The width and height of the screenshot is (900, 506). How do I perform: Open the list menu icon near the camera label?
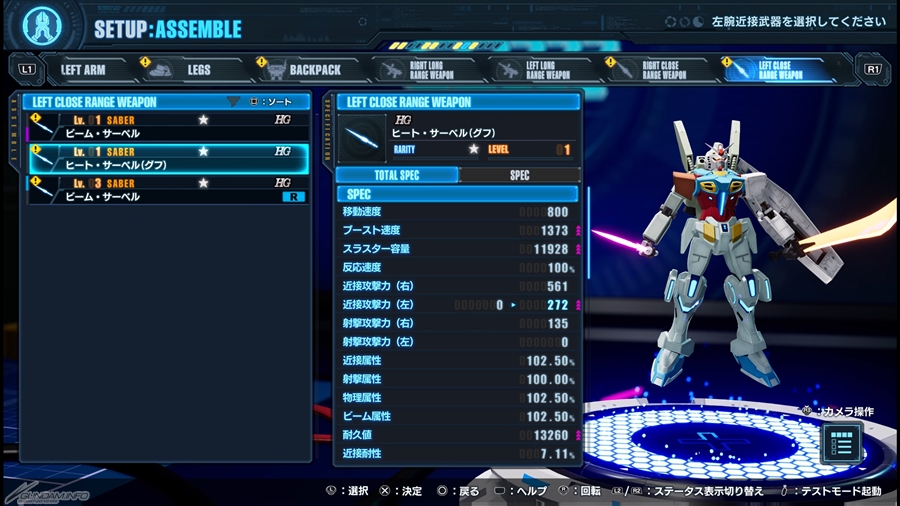pyautogui.click(x=841, y=443)
